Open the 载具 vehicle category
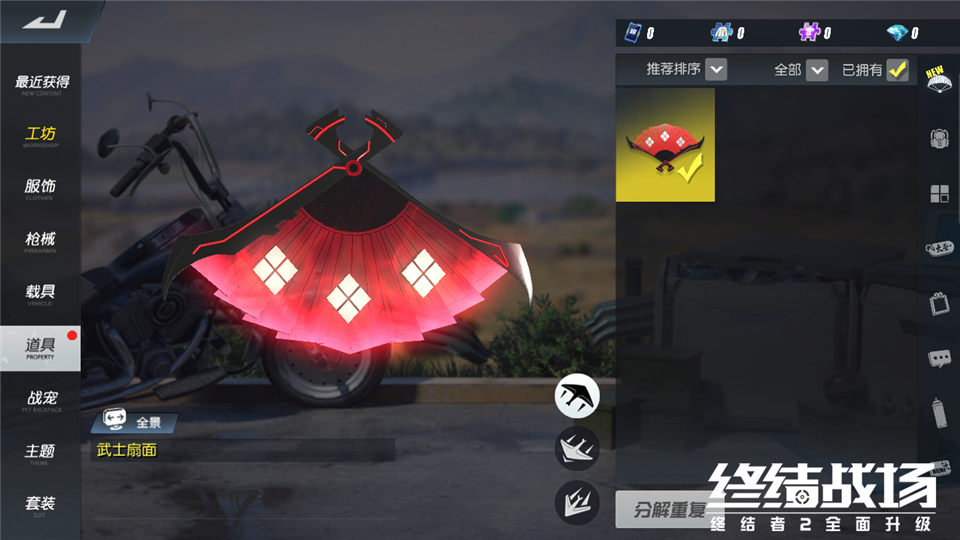 click(41, 294)
